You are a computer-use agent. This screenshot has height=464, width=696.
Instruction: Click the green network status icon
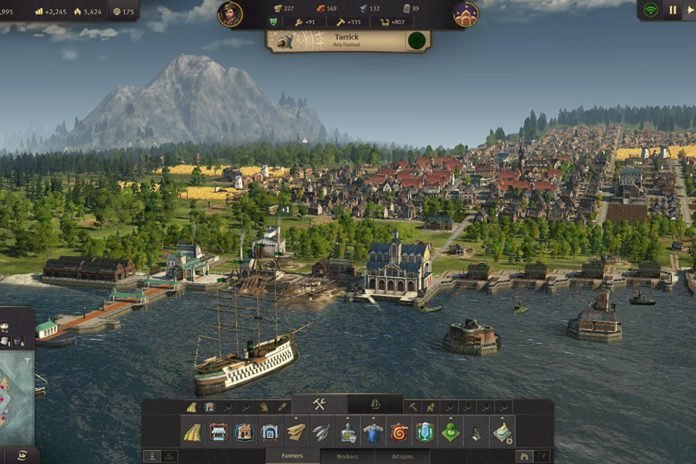tap(651, 10)
